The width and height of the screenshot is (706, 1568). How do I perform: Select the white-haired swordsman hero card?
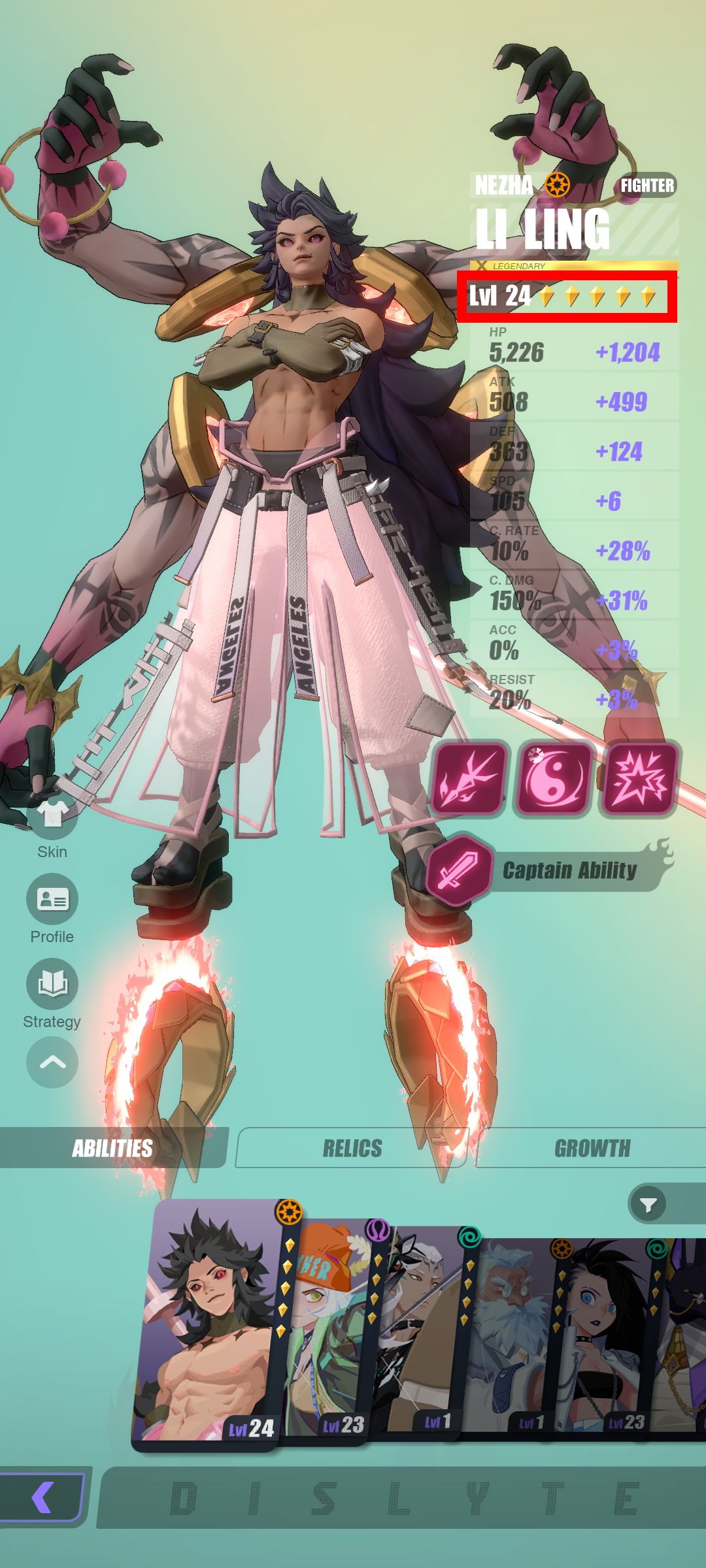coord(422,1333)
